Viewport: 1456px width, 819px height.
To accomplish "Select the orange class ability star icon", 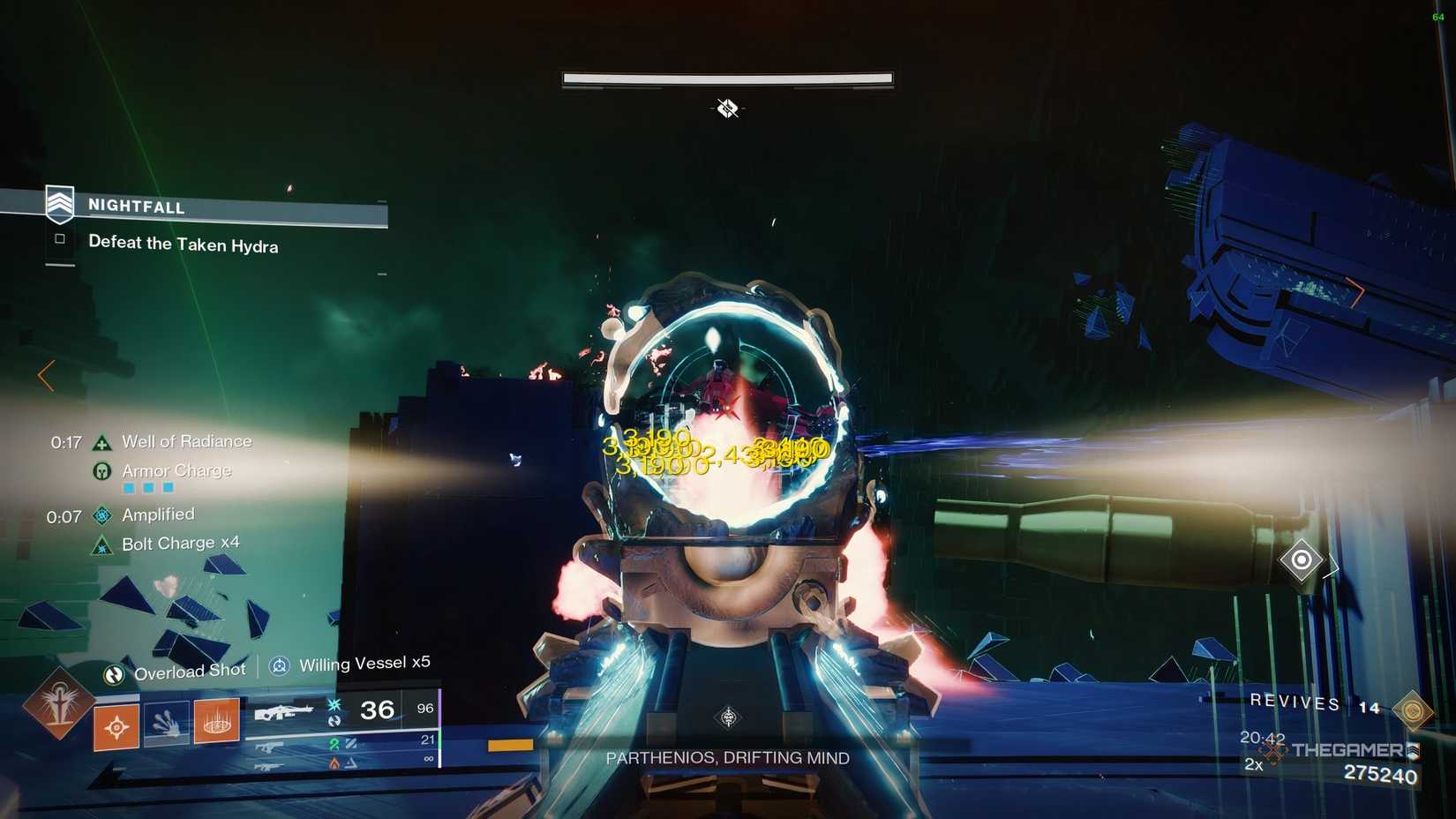I will coord(116,725).
